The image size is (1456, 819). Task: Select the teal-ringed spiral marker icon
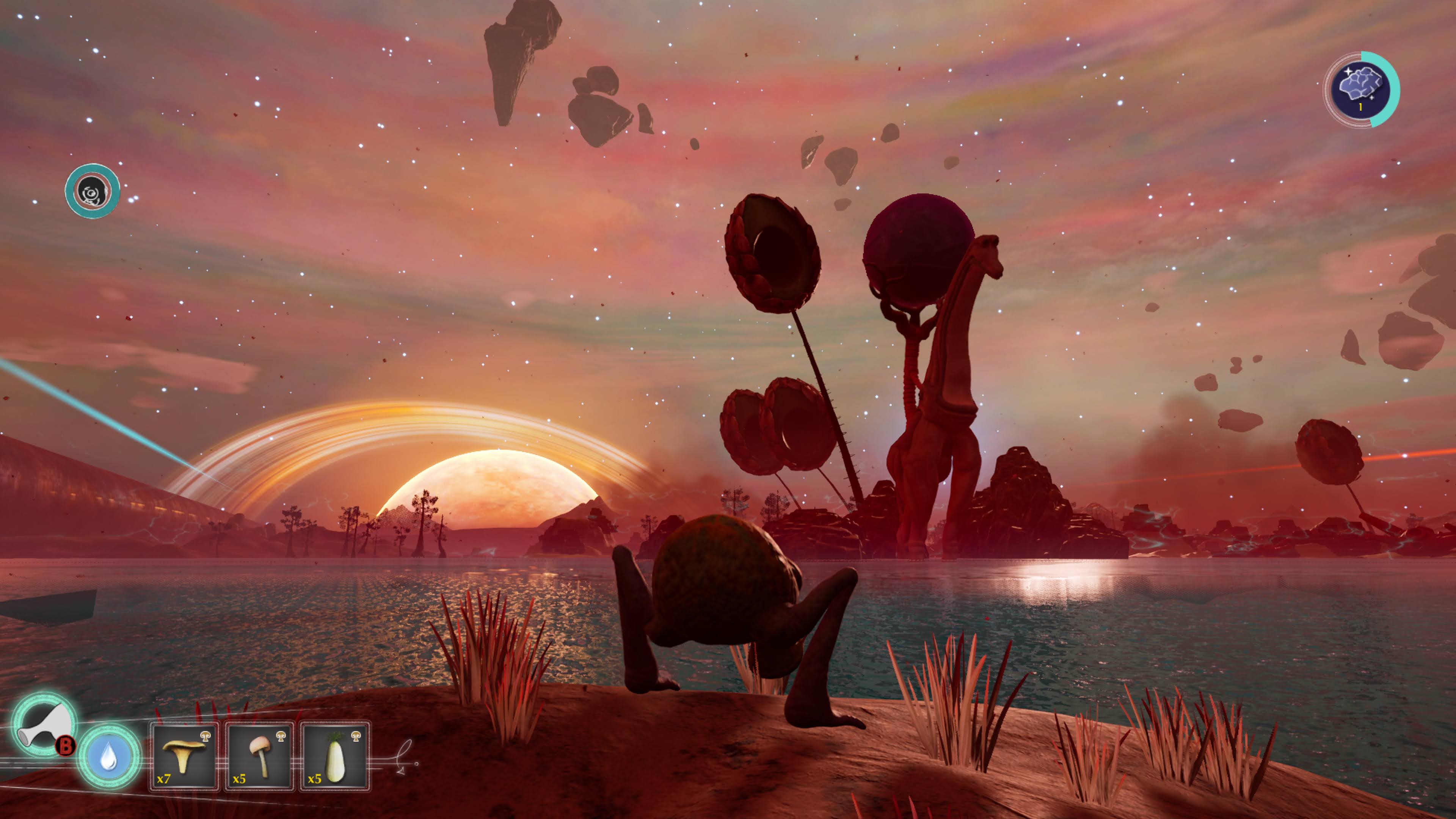click(x=92, y=191)
